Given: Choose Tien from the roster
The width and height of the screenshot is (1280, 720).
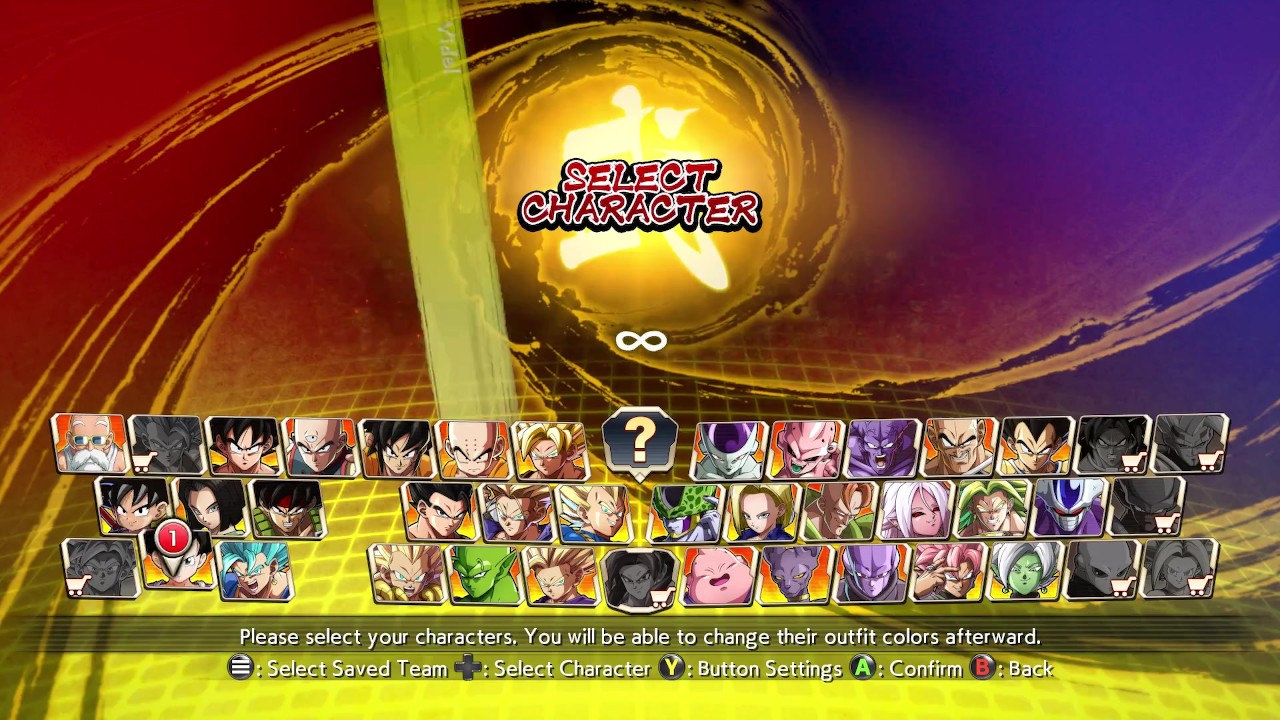Looking at the screenshot, I should click(320, 446).
